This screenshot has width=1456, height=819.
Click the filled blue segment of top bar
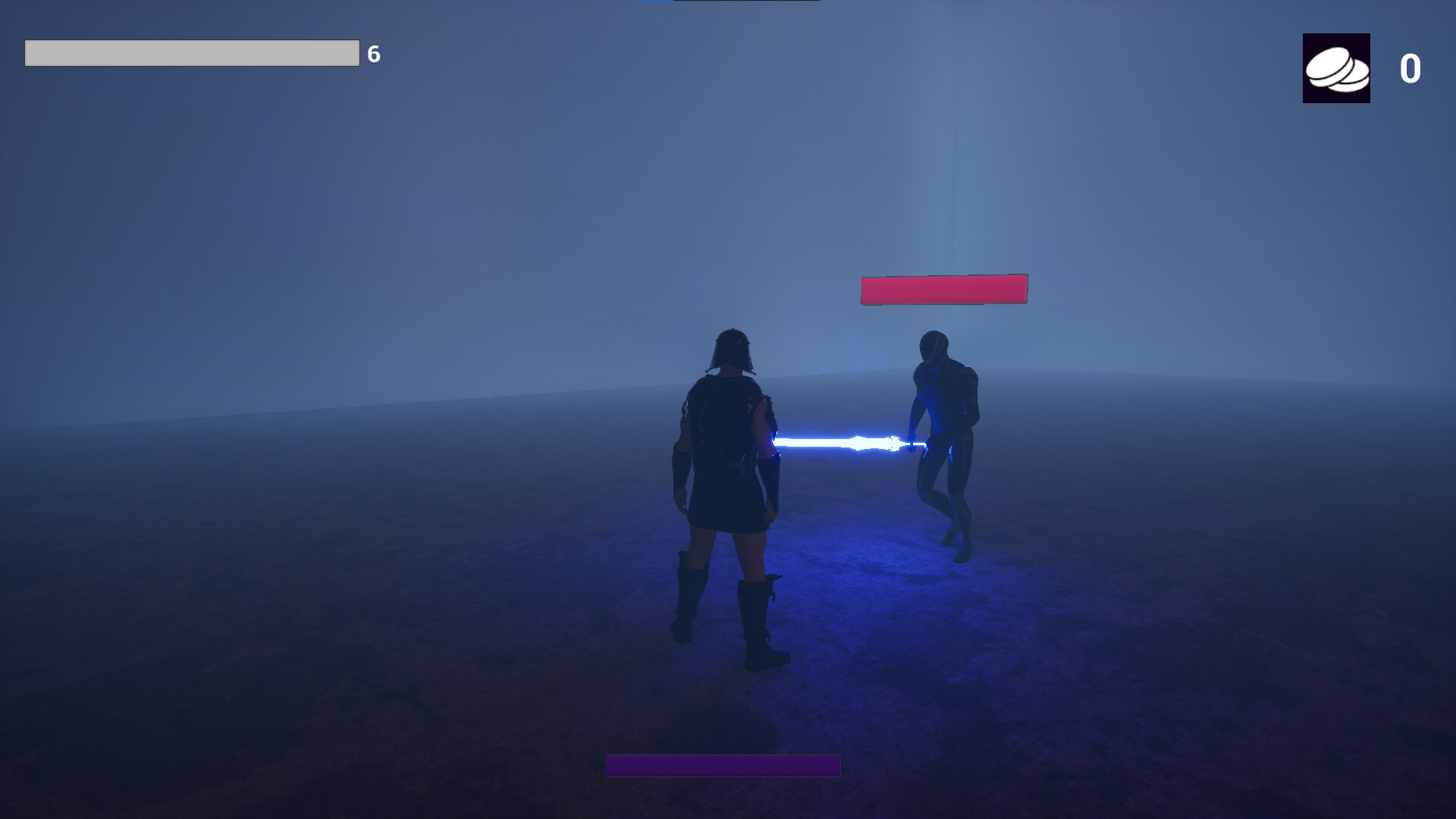656,2
